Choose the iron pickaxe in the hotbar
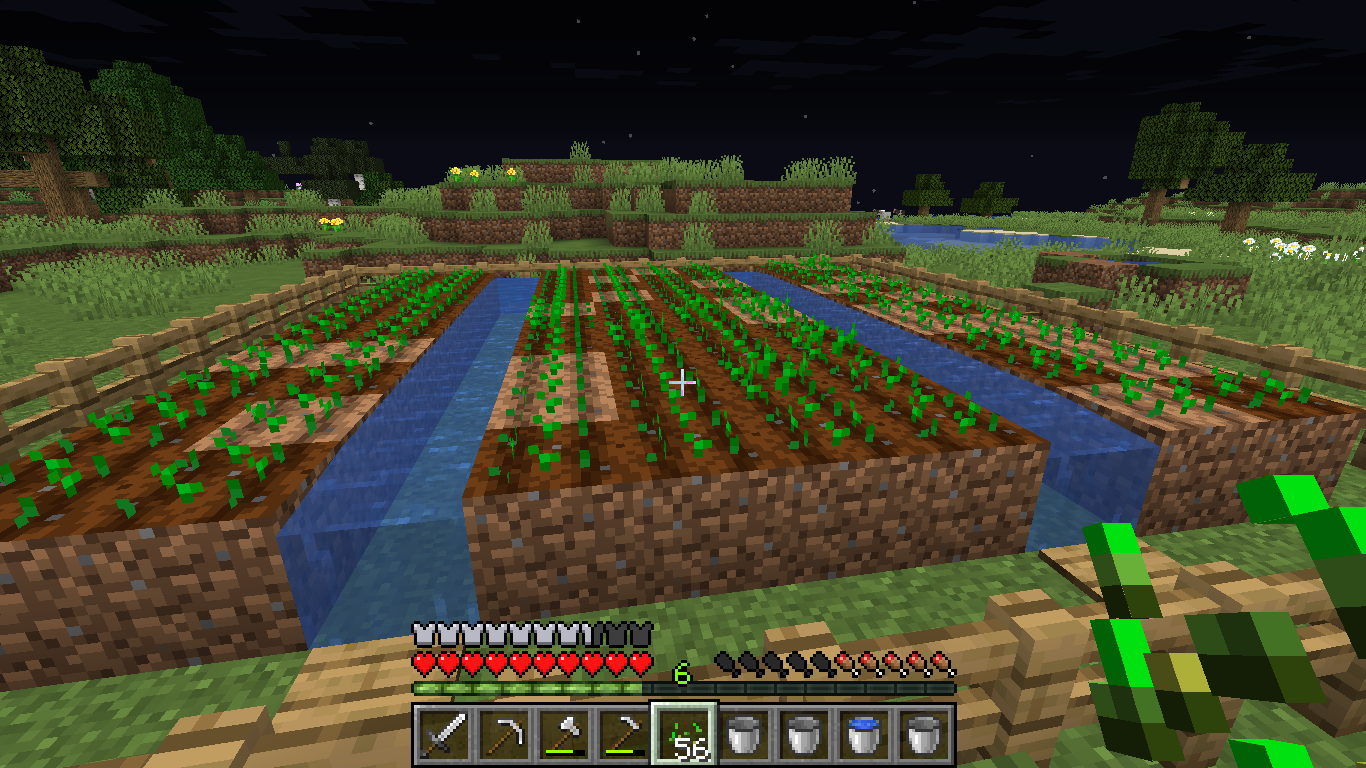Viewport: 1366px width, 768px height. tap(504, 734)
